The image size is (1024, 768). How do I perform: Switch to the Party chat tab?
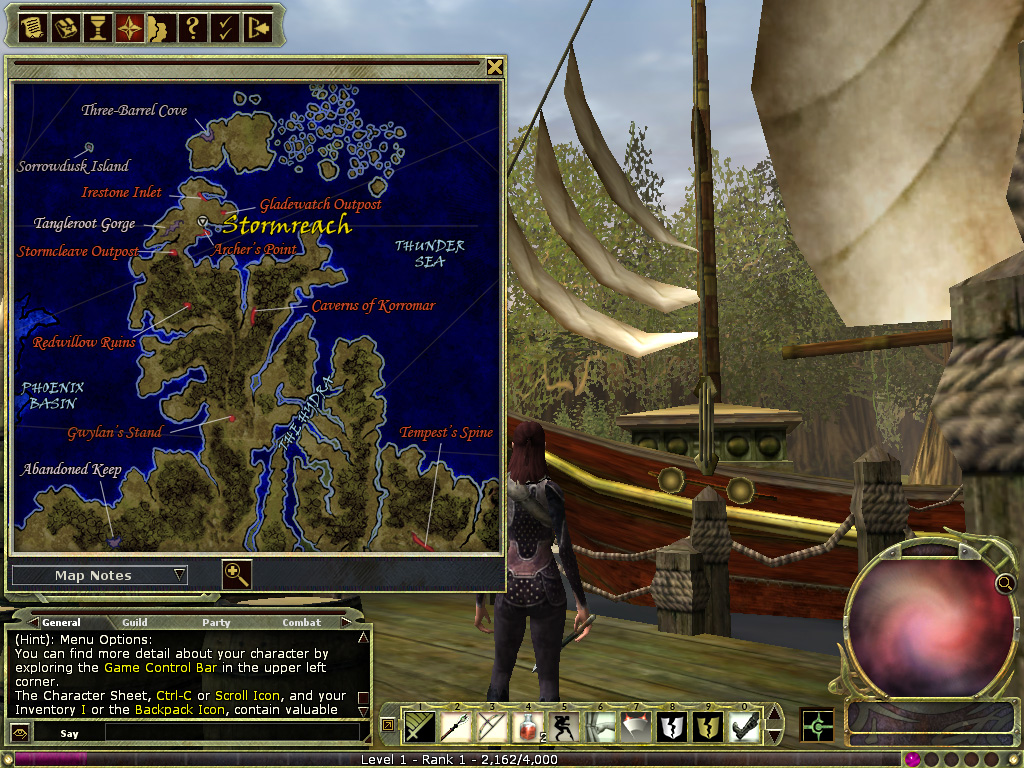coord(216,622)
